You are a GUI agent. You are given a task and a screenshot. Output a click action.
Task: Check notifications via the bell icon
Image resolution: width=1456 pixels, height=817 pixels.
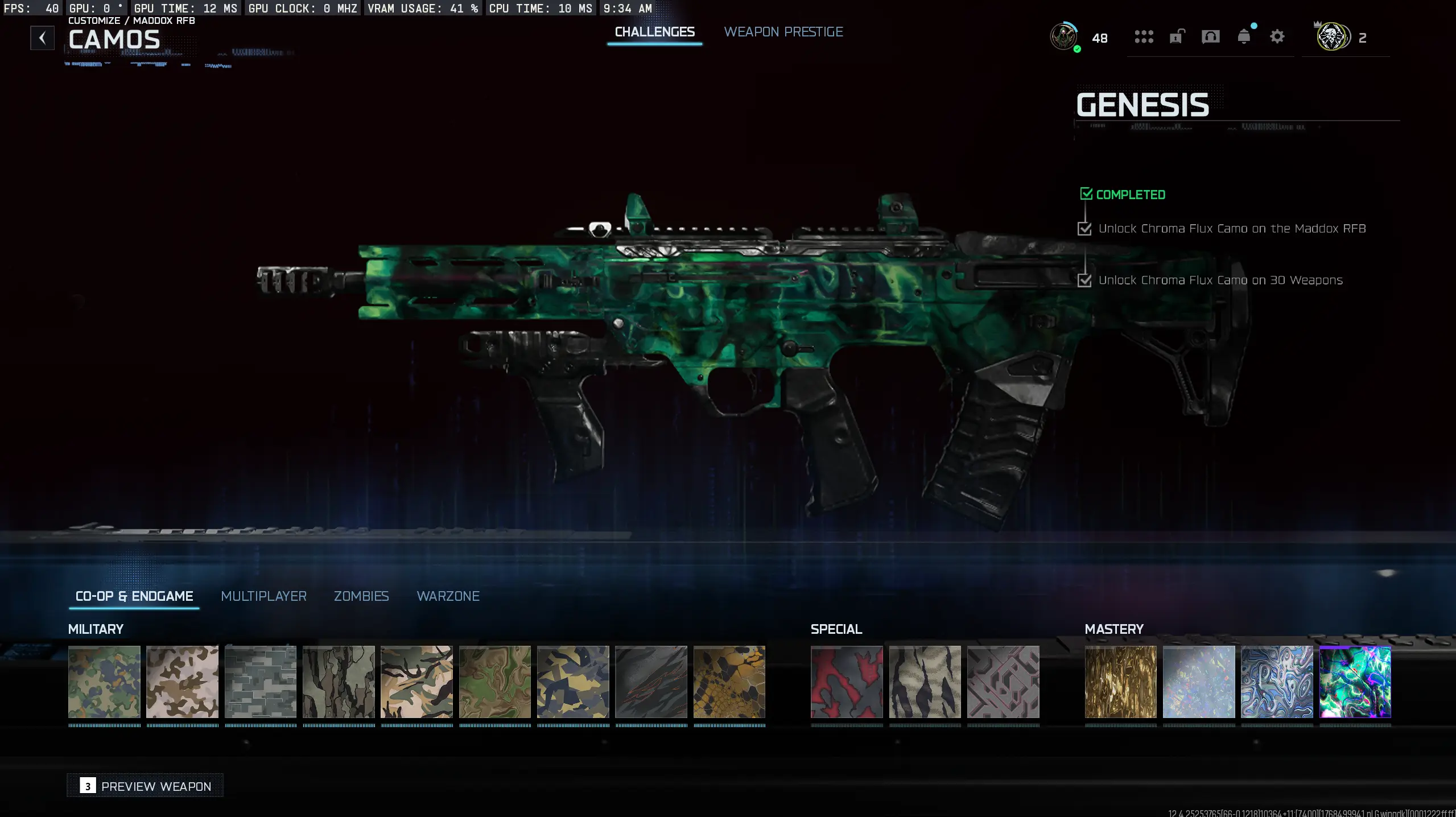[1244, 37]
